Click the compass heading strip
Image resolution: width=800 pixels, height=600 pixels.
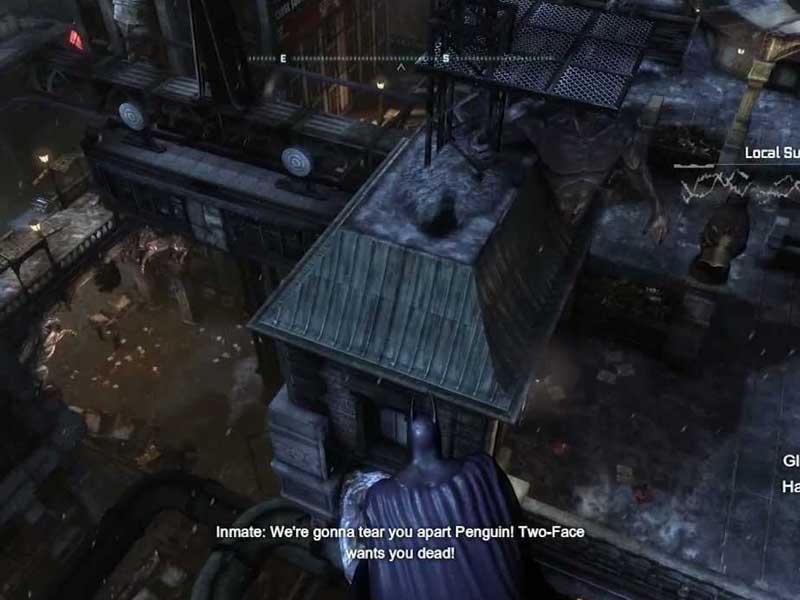point(400,59)
